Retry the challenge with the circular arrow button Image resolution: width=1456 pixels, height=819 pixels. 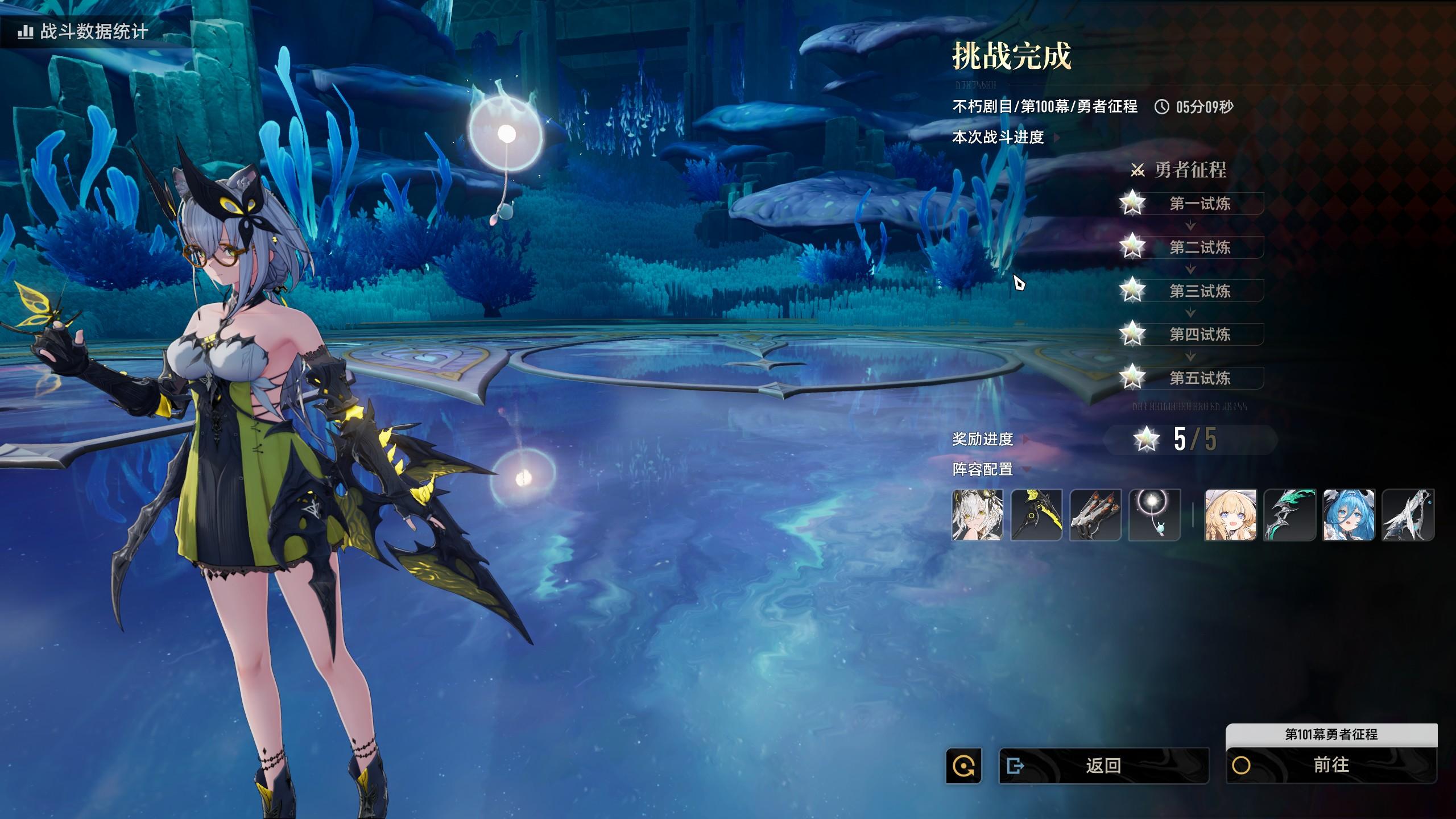pos(963,766)
